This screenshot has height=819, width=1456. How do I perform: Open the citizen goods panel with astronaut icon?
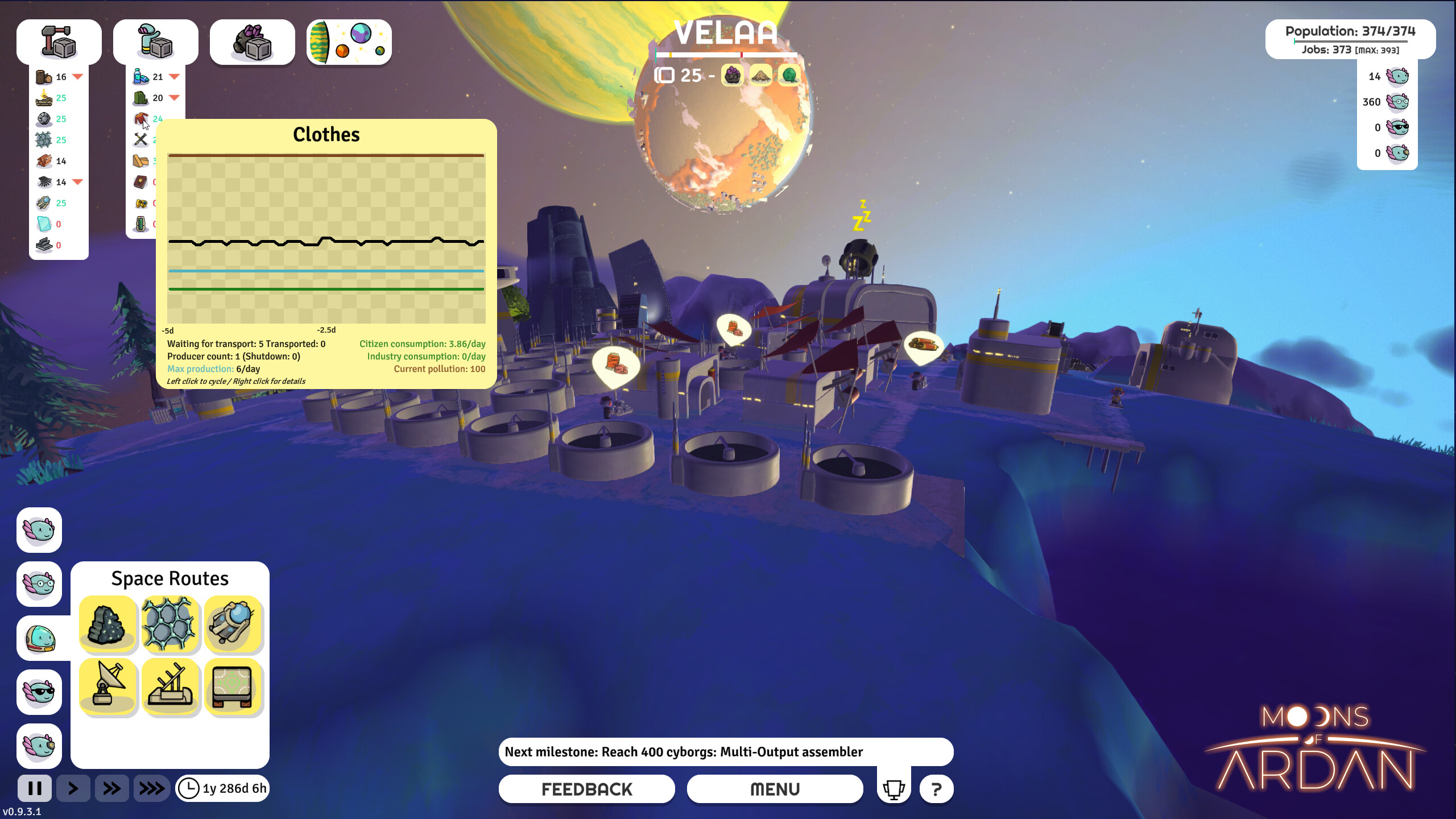tap(156, 41)
